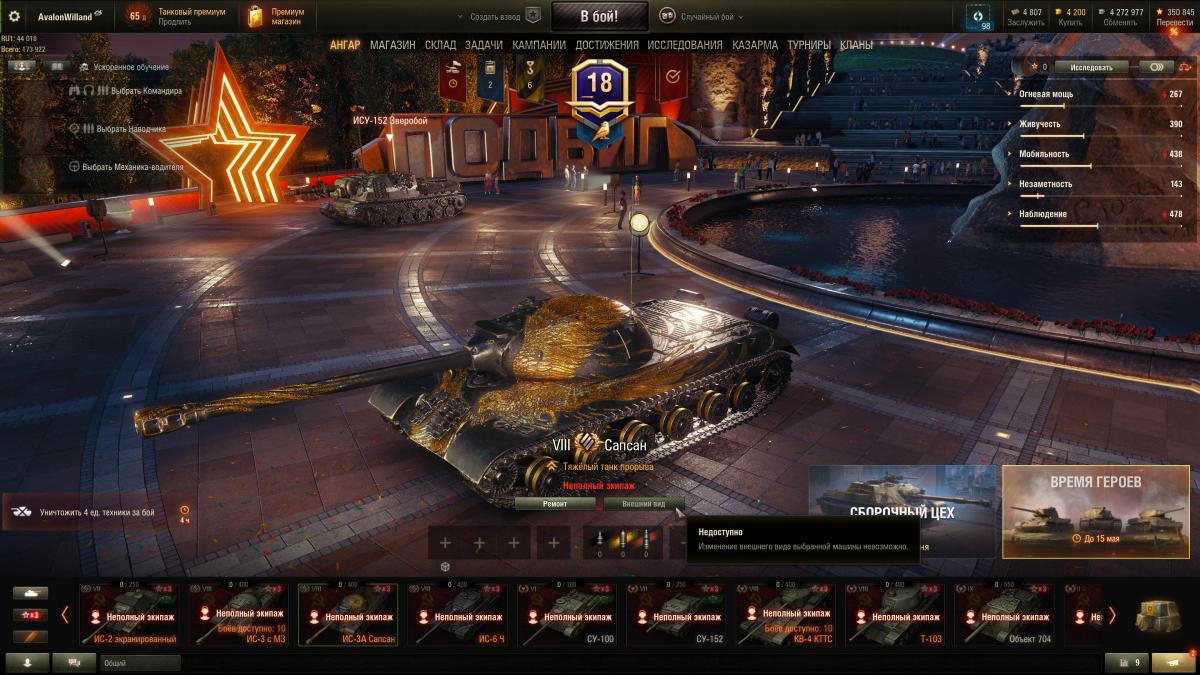
Task: Choose the Объект 704 tank
Action: [x=1004, y=615]
